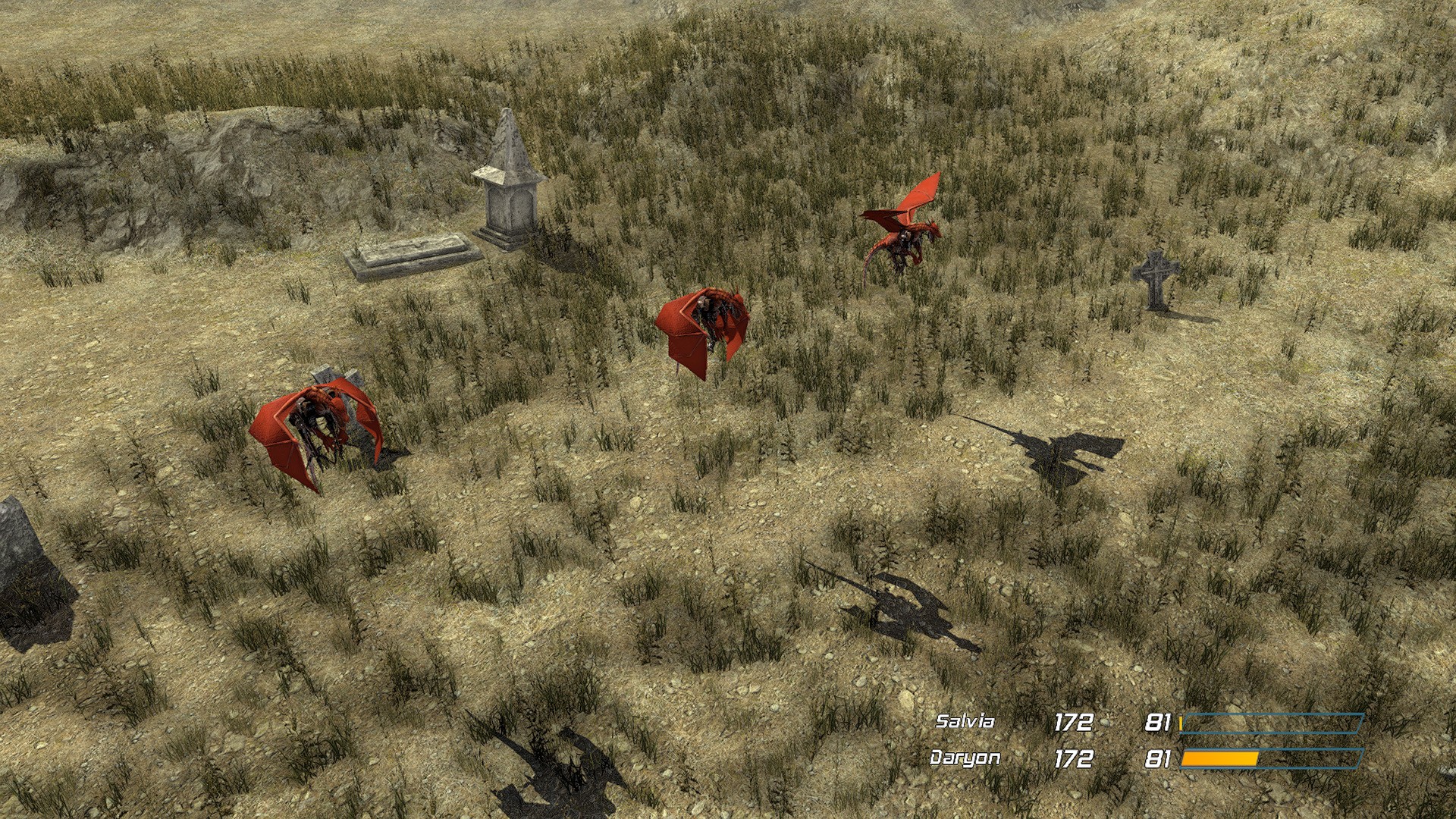Select Salvia in the party status list
This screenshot has width=1456, height=819.
coord(964,721)
